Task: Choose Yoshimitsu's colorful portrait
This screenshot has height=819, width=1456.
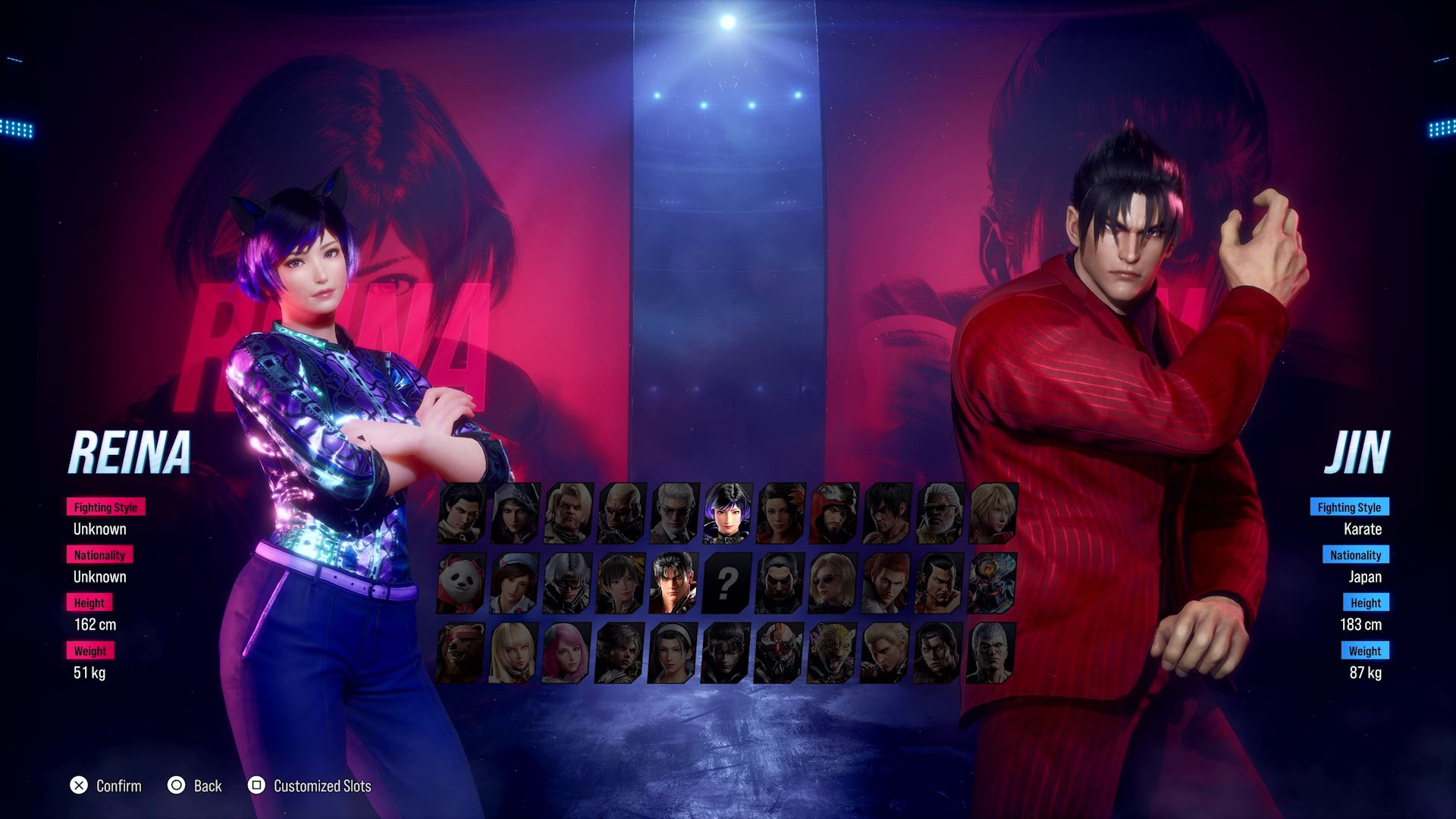Action: (x=990, y=581)
